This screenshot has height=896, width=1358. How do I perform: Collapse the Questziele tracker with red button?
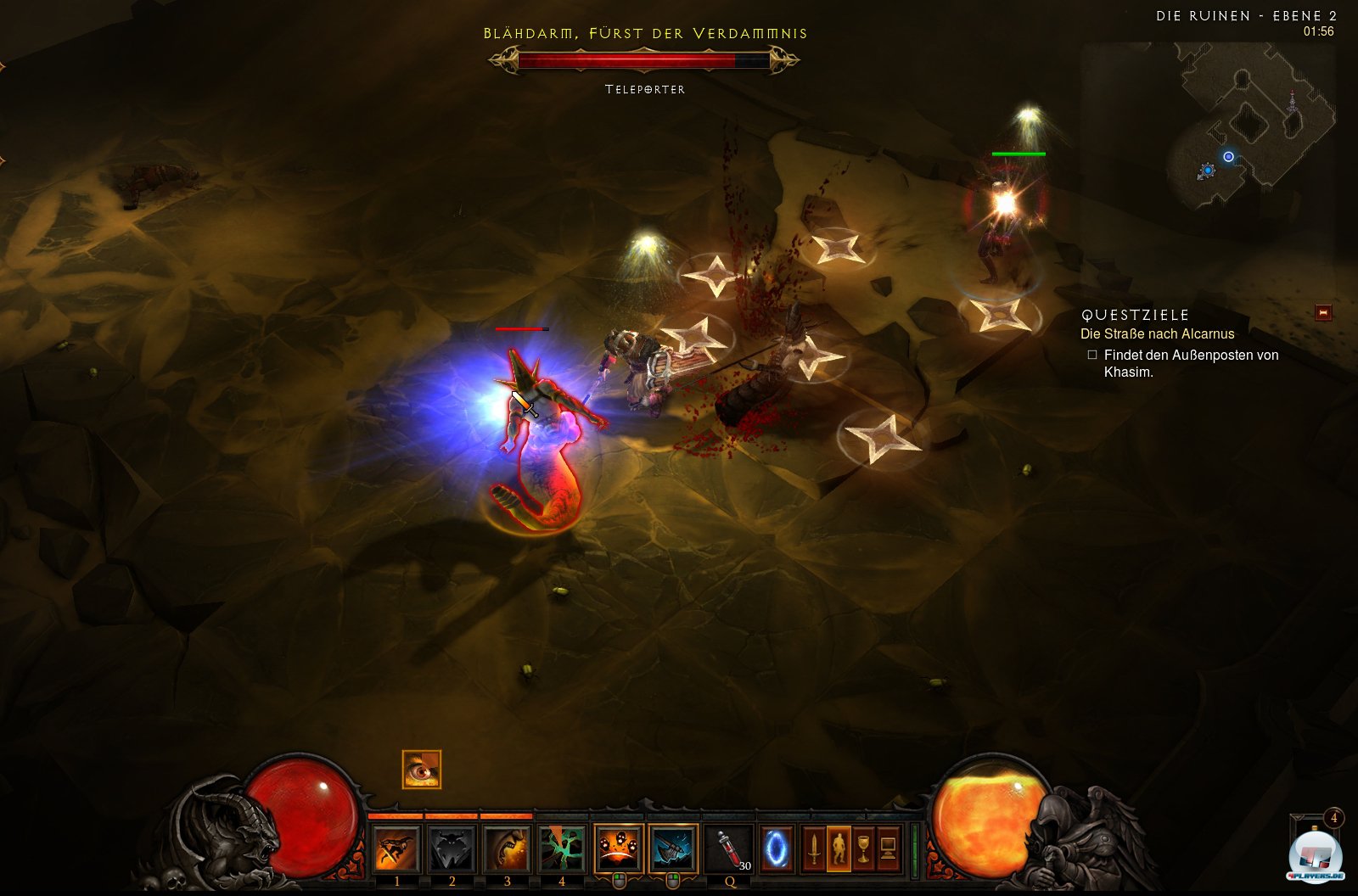[x=1322, y=313]
